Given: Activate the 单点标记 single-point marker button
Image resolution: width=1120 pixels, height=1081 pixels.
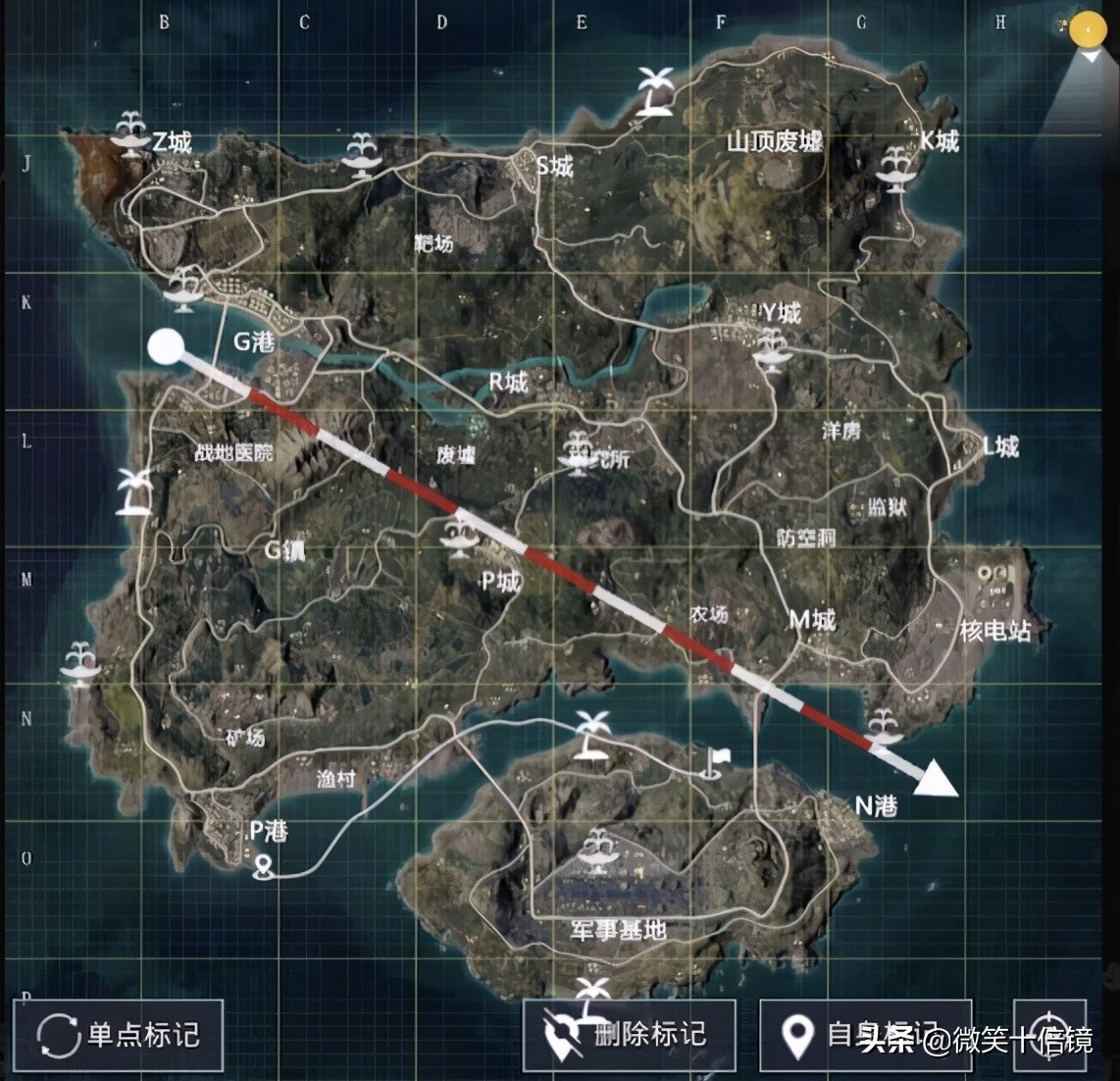Looking at the screenshot, I should point(118,1035).
